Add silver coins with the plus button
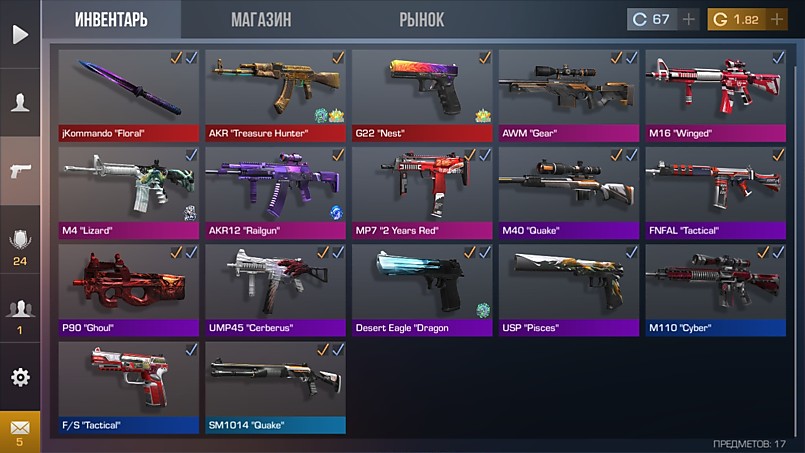The image size is (805, 453). tap(689, 19)
